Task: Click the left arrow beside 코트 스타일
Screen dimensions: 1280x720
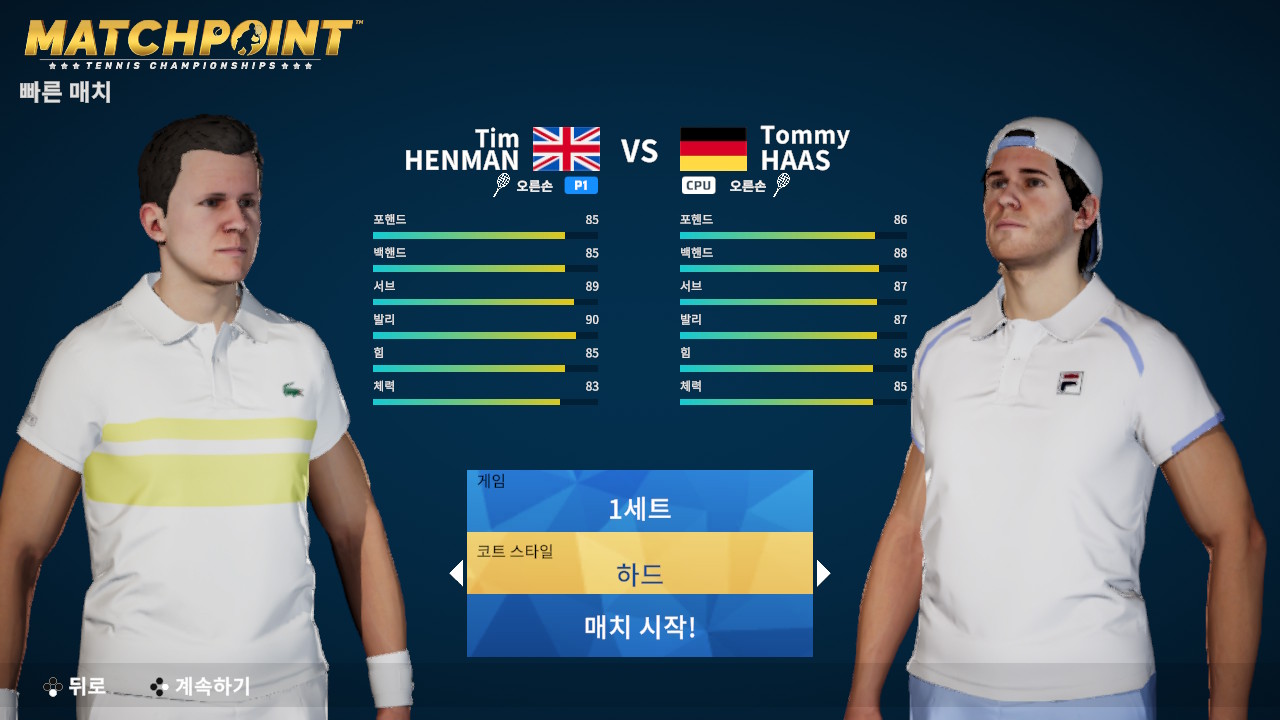Action: (x=458, y=573)
